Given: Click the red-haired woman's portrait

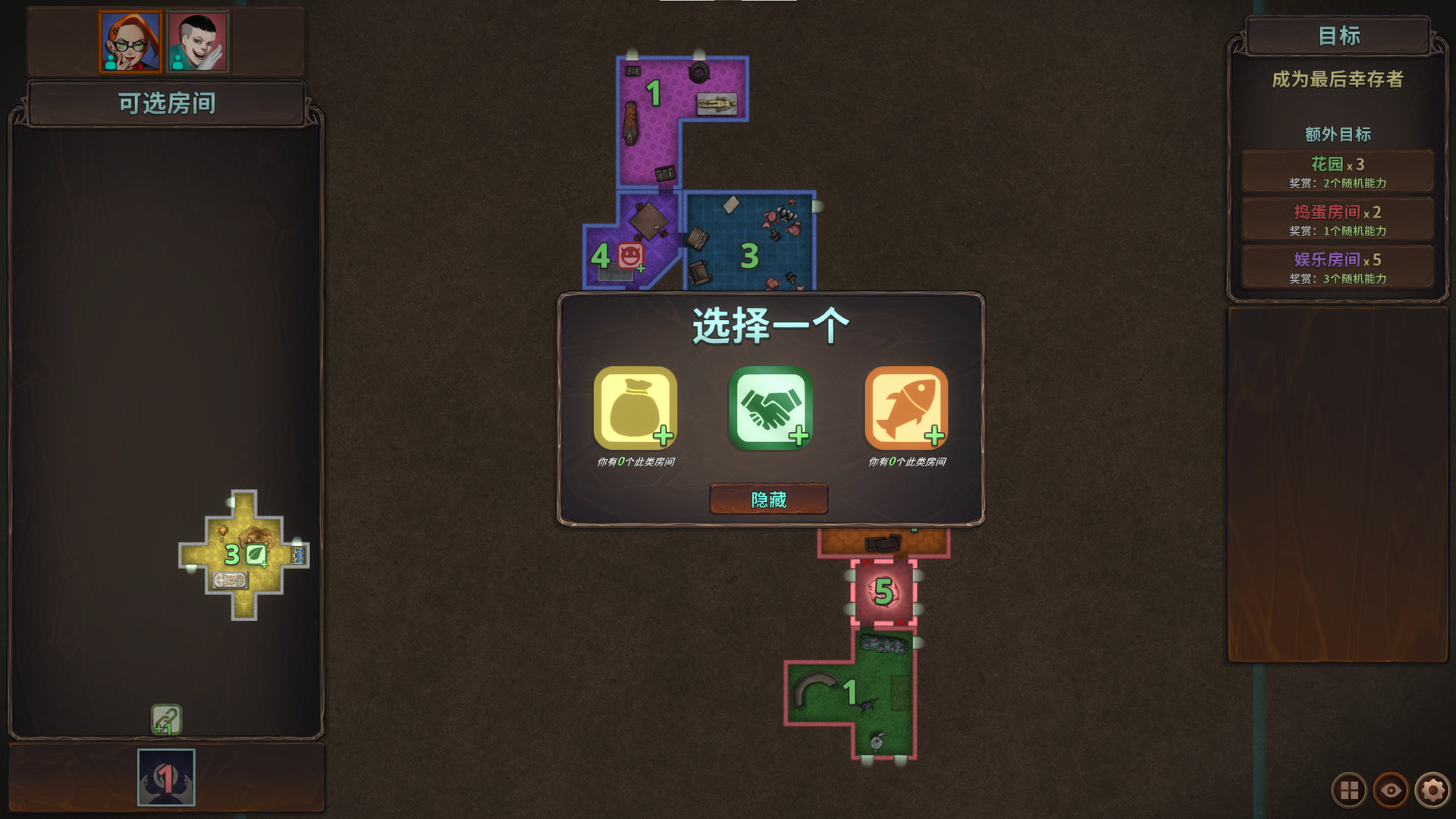Looking at the screenshot, I should coord(129,42).
